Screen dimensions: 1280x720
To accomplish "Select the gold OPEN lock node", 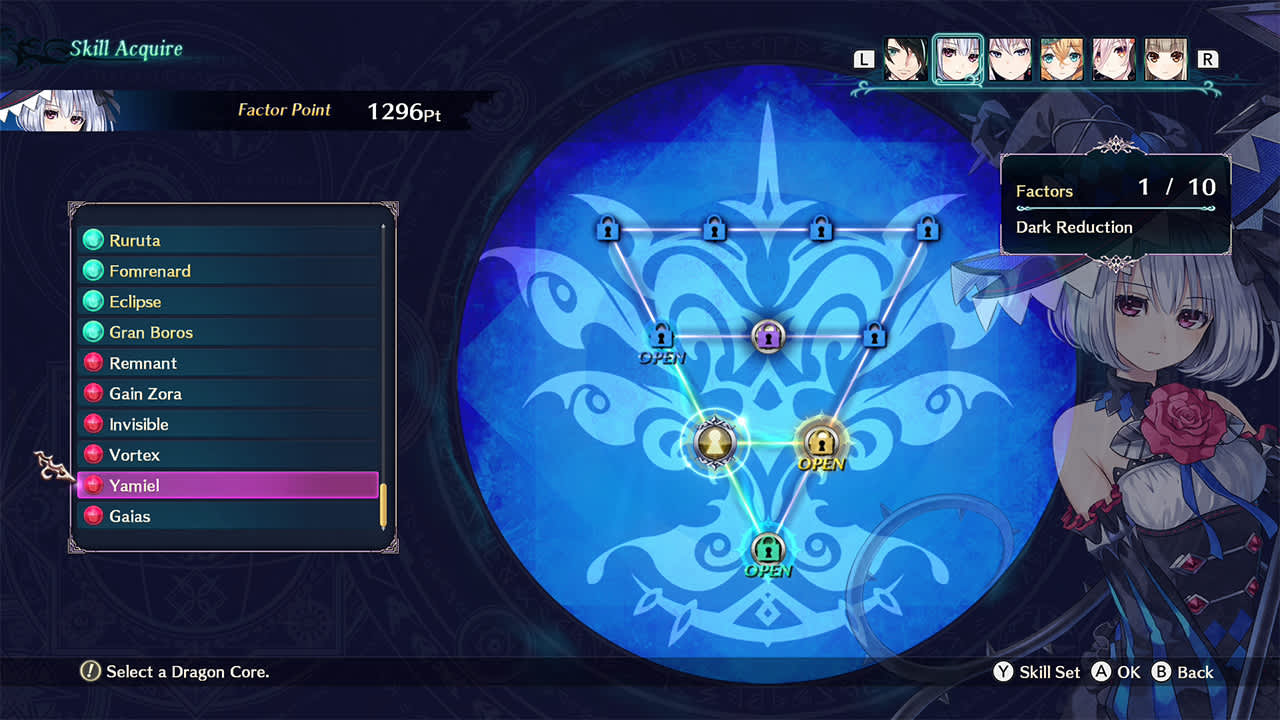I will (820, 441).
